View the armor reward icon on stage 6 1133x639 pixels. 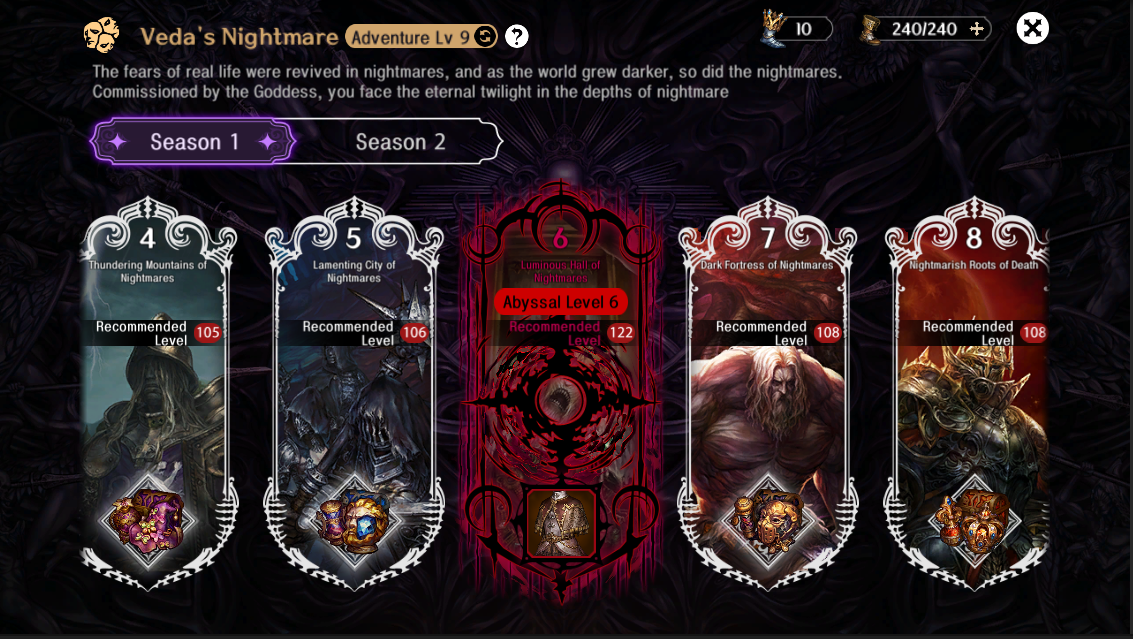tap(560, 522)
